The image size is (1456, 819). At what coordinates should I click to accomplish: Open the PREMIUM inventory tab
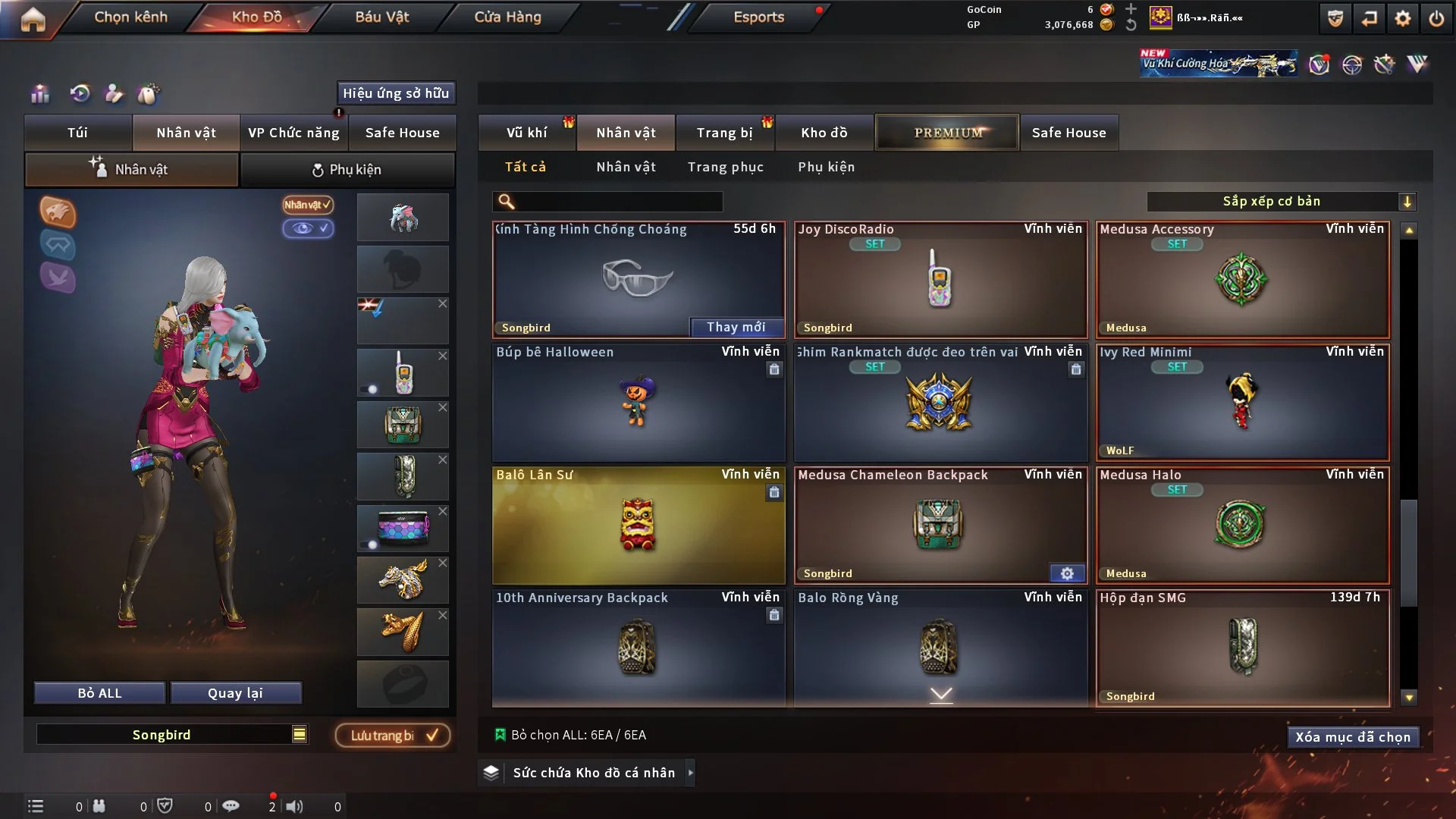pos(947,133)
